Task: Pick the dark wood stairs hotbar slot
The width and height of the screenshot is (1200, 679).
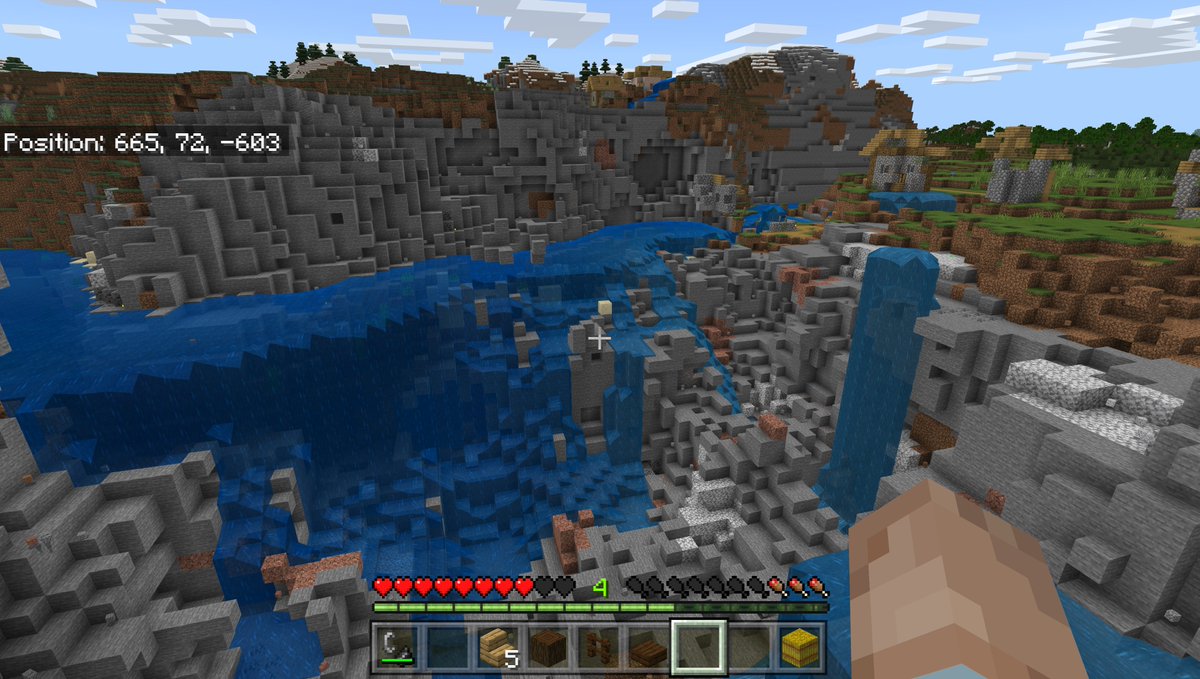Action: pyautogui.click(x=645, y=646)
